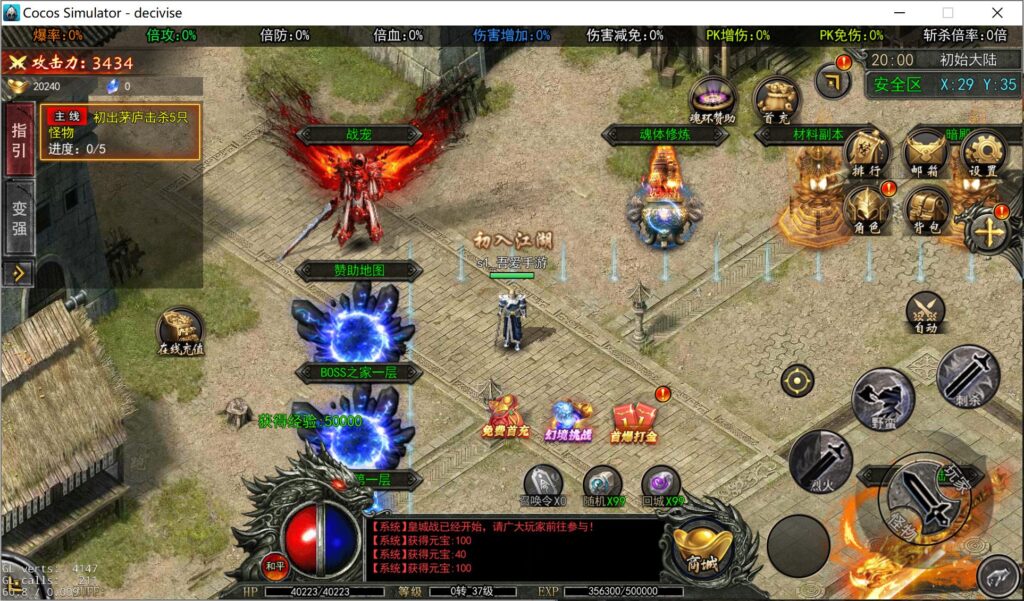This screenshot has height=601, width=1024.
Task: Open the 魂环赞助 icon
Action: pos(713,100)
